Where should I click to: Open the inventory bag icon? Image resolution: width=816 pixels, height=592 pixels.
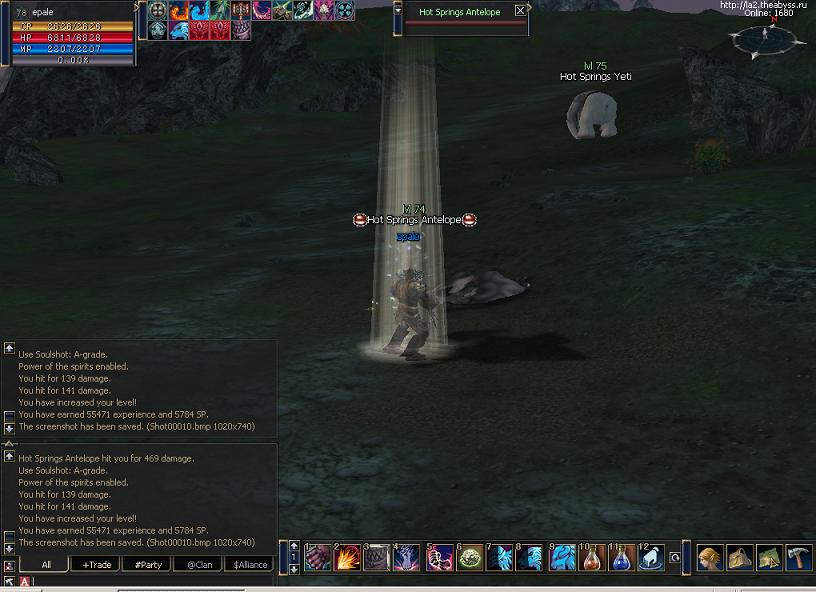click(x=740, y=557)
